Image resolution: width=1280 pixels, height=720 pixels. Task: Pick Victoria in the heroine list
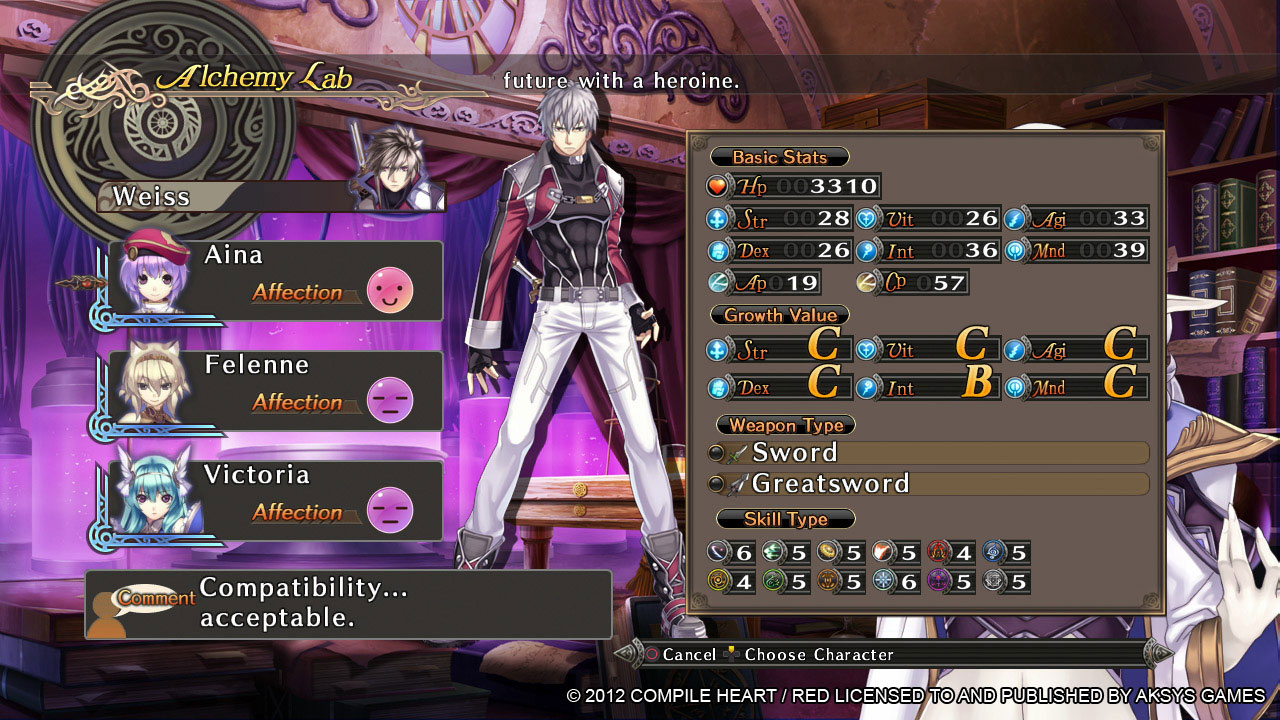(x=275, y=501)
